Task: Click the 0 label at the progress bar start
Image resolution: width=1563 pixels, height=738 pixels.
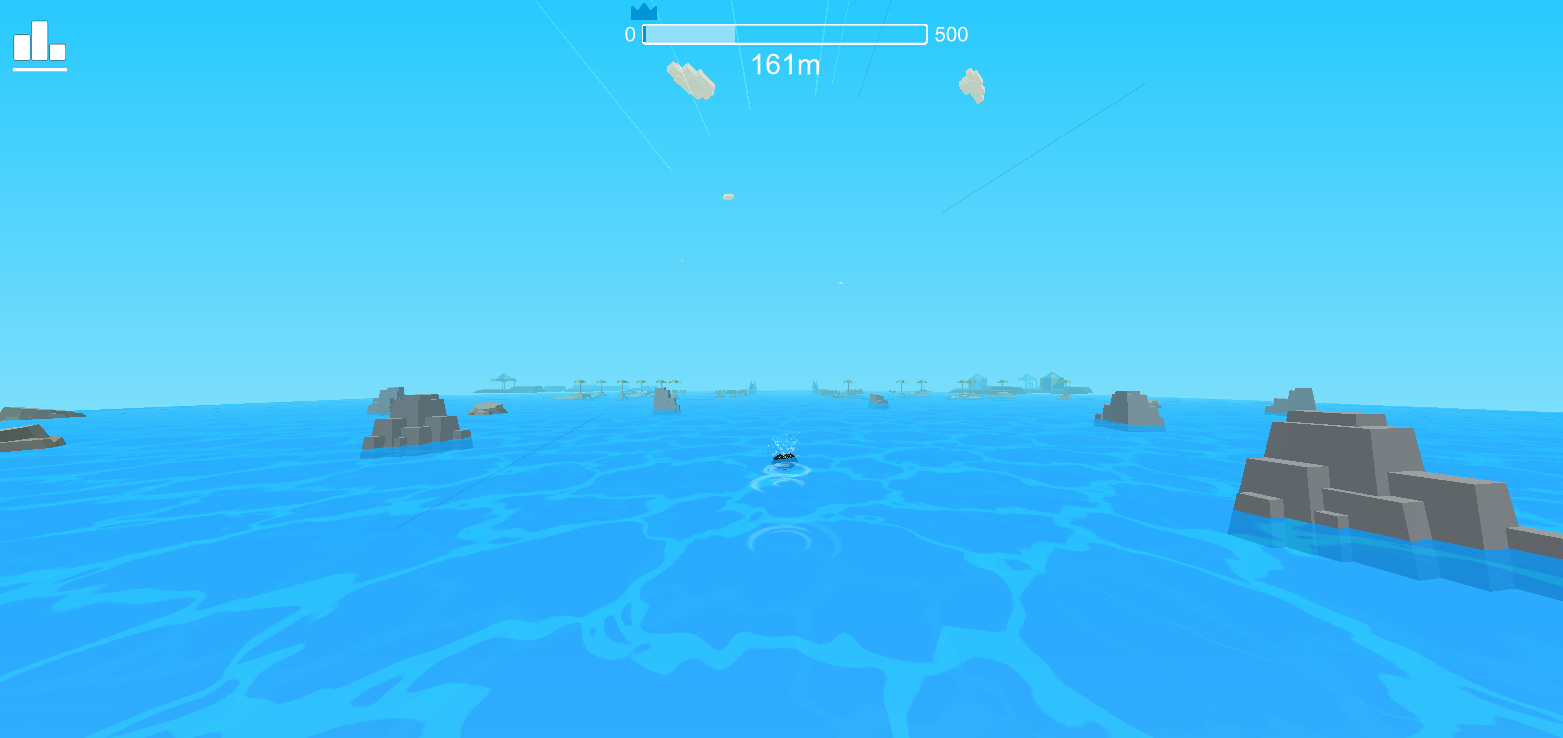Action: [629, 34]
